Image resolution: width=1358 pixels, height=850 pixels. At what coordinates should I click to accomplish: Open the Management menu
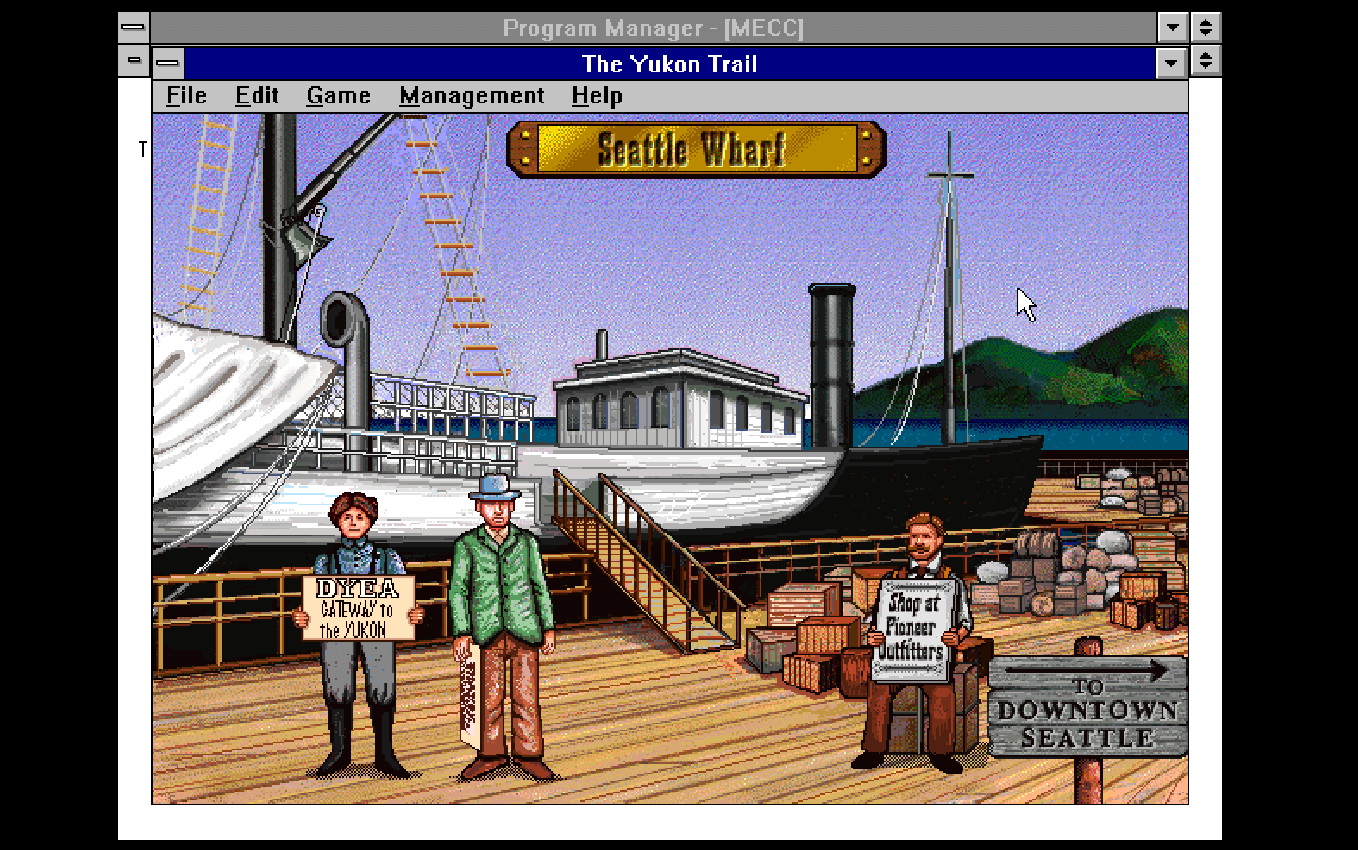click(472, 95)
